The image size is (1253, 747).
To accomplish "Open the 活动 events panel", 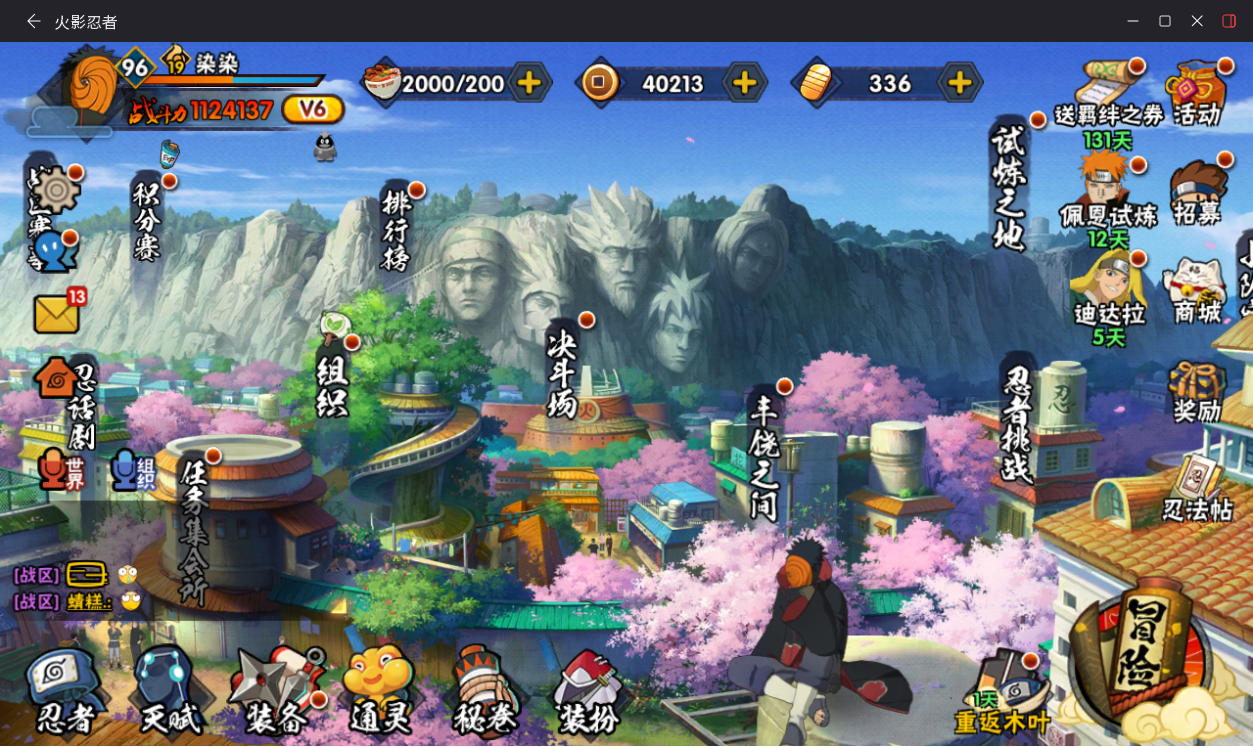I will (1197, 94).
